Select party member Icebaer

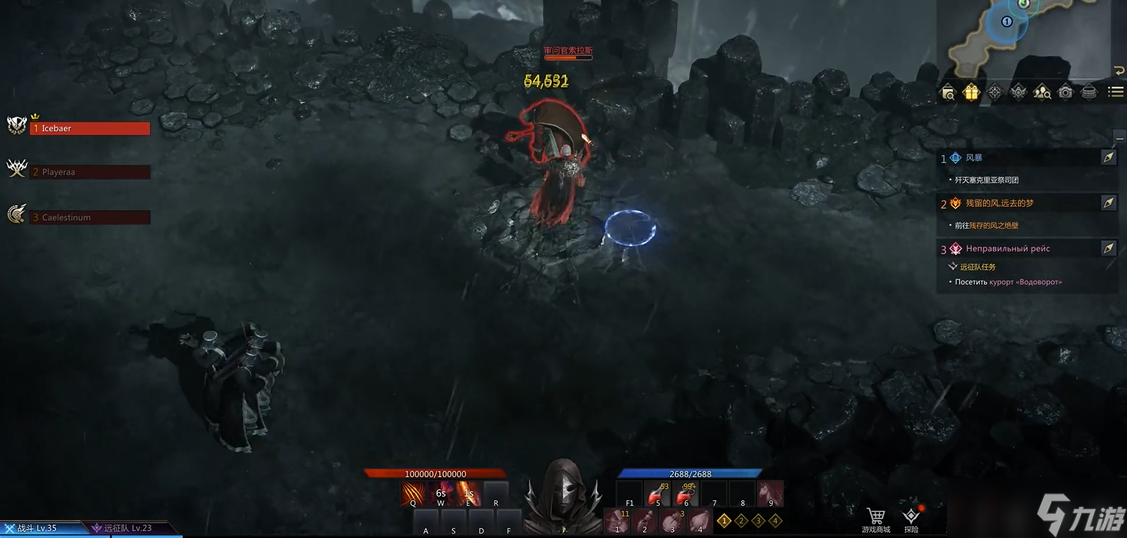pyautogui.click(x=90, y=128)
